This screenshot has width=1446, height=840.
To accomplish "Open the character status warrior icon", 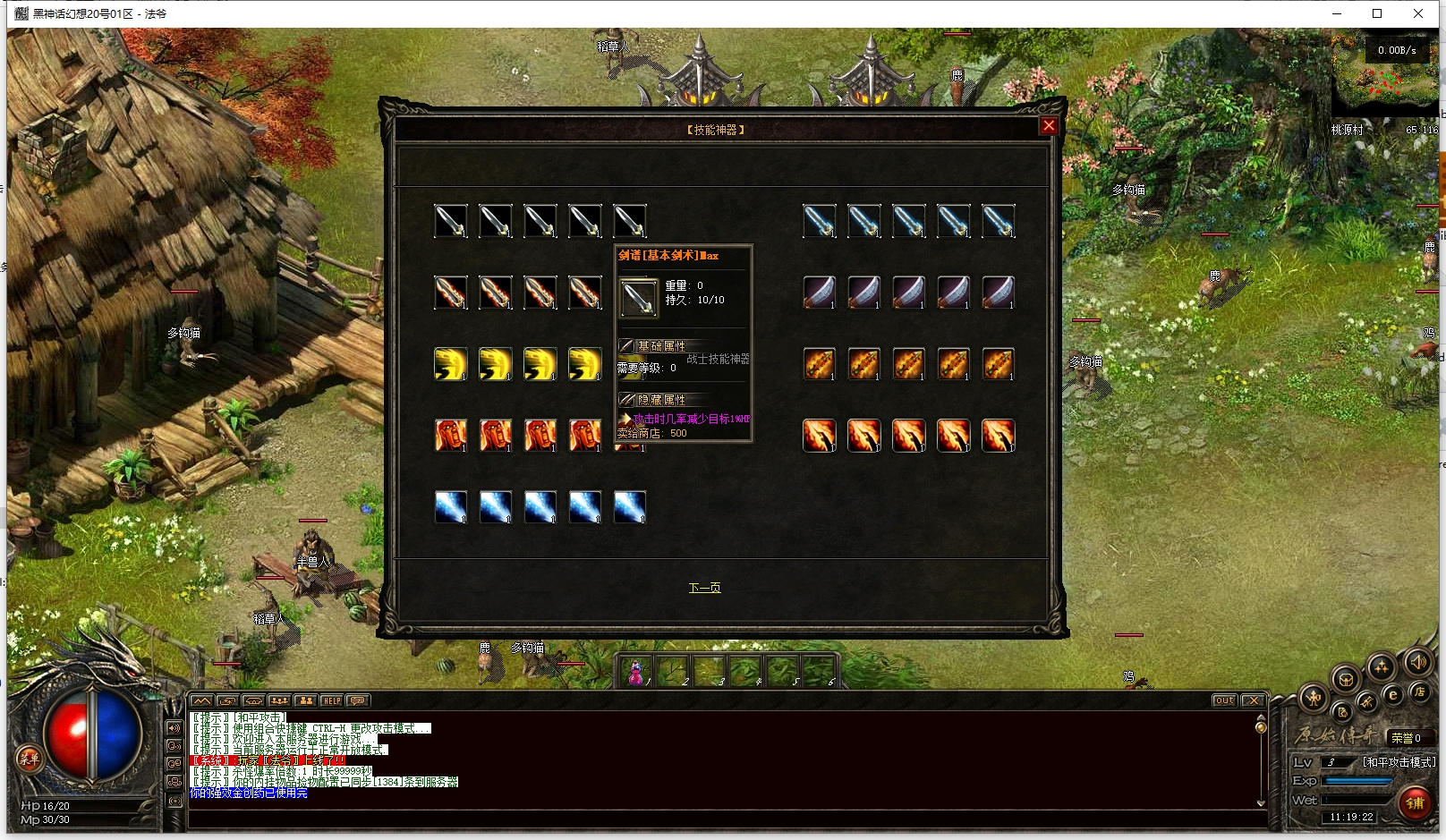I will [x=1314, y=698].
